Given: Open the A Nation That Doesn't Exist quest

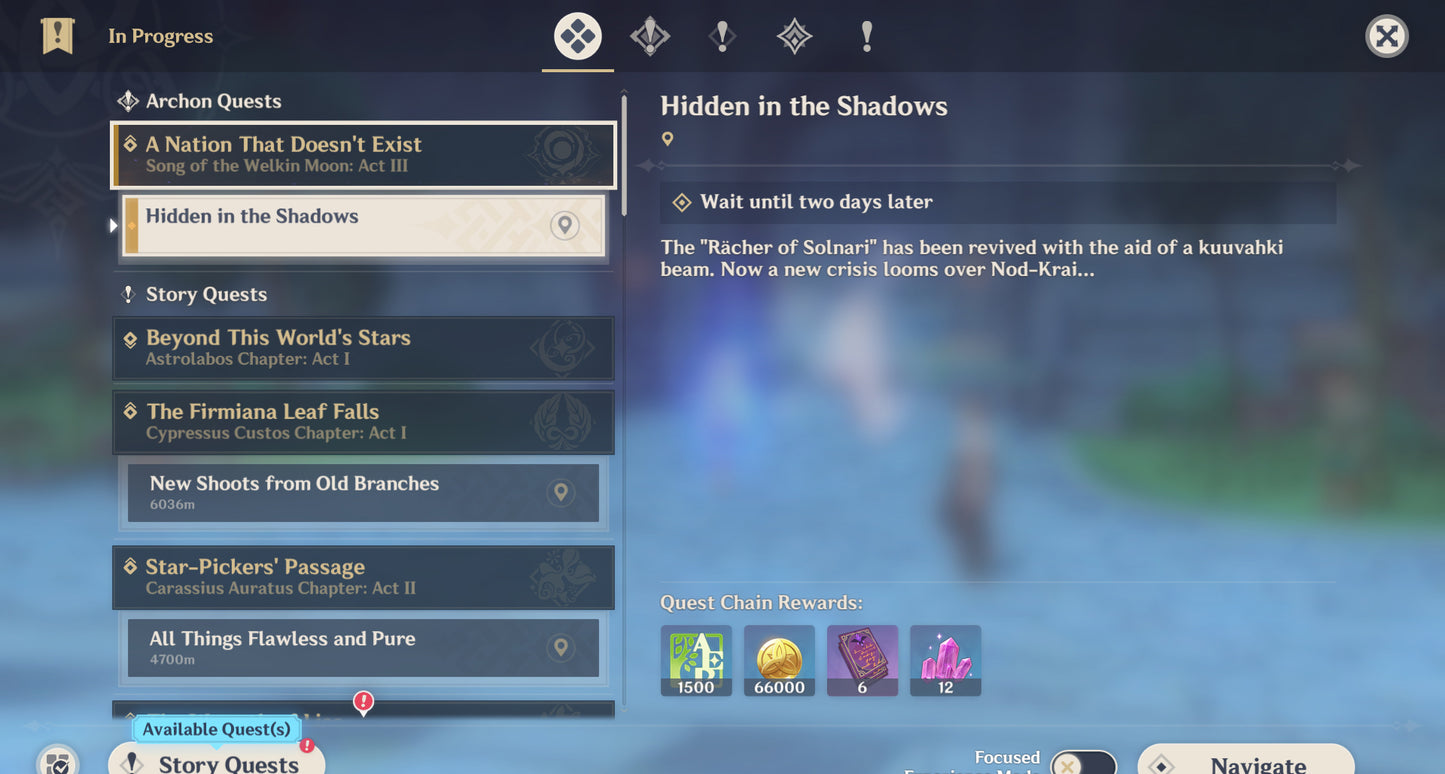Looking at the screenshot, I should (x=363, y=155).
